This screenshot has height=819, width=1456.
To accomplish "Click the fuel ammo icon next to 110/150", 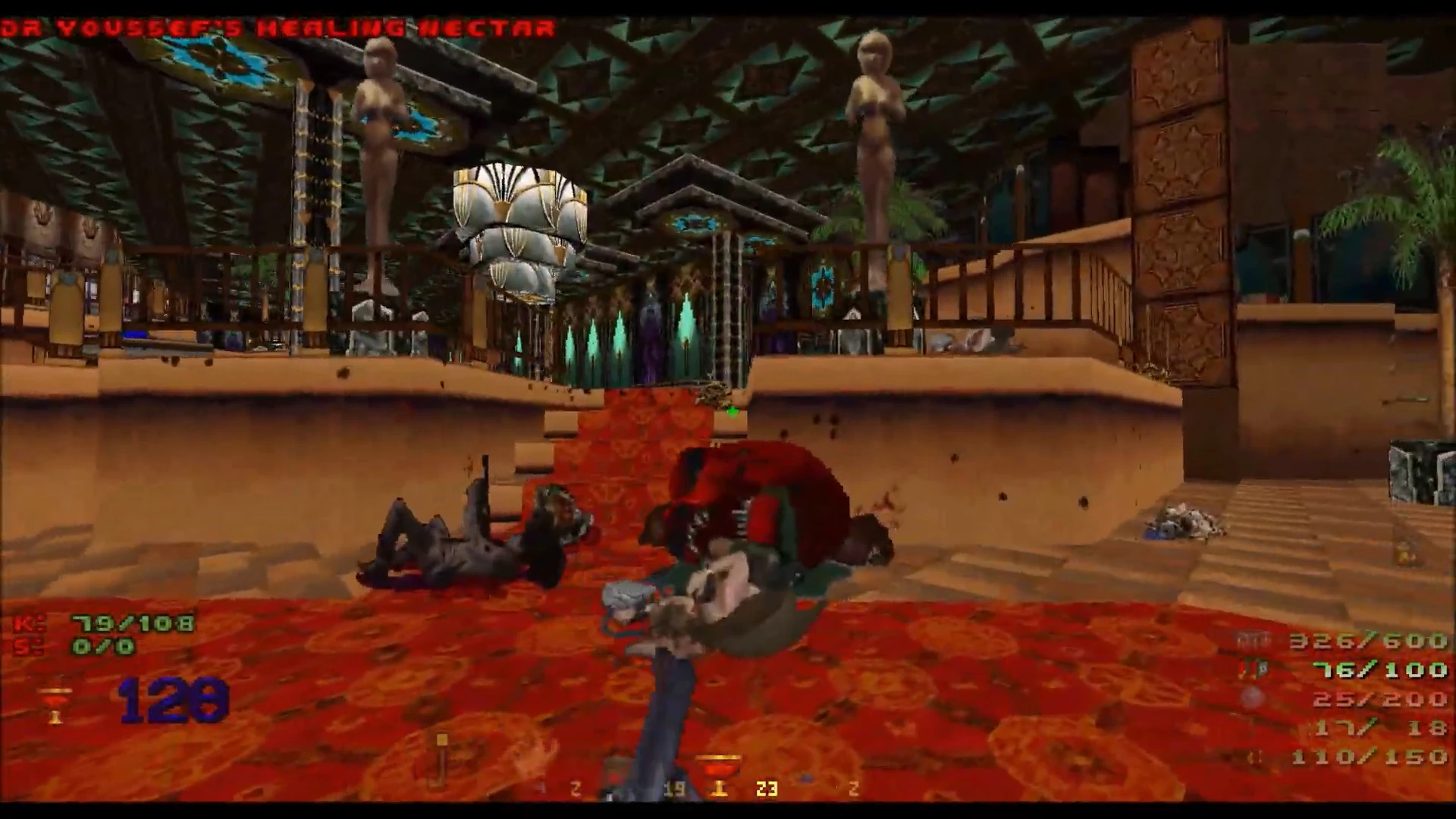I will [1255, 757].
